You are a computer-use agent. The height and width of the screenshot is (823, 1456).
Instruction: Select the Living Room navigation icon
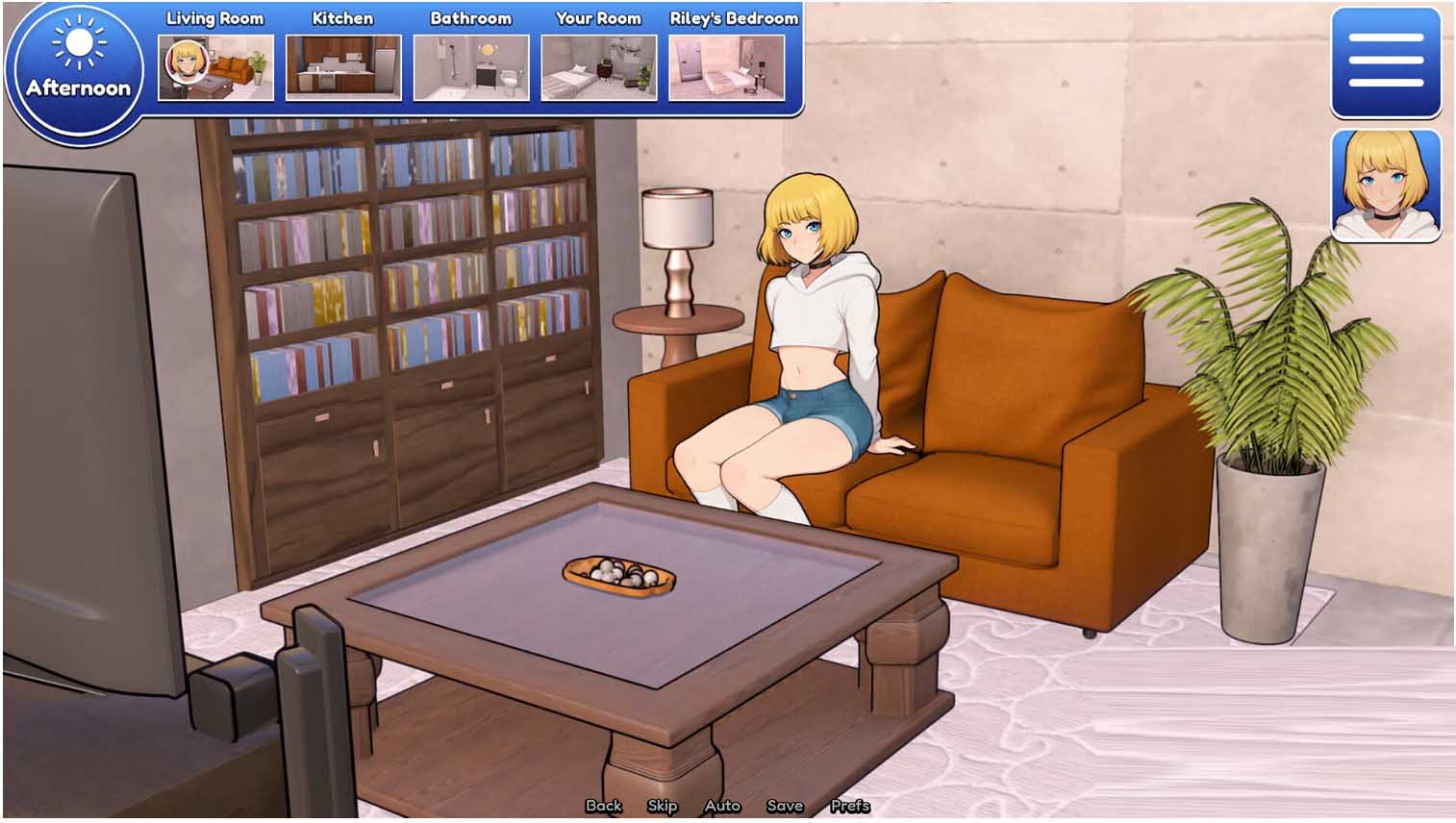214,67
